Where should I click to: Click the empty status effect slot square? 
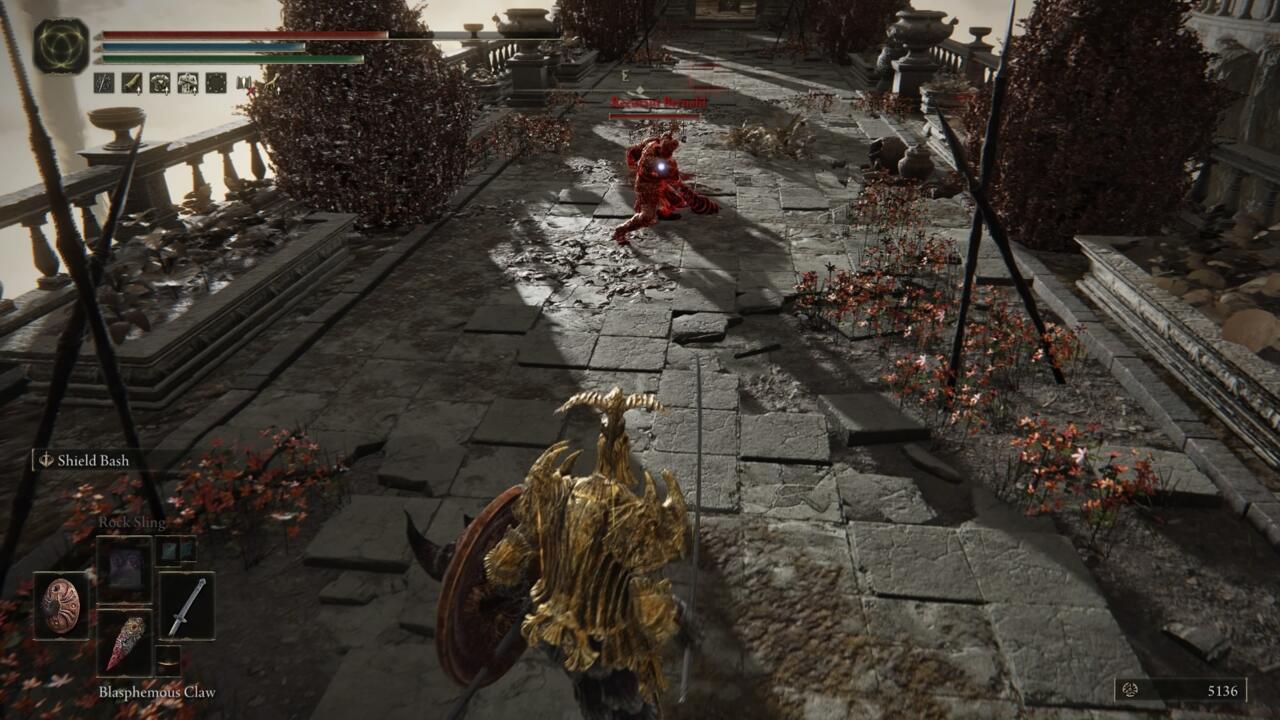click(x=215, y=82)
